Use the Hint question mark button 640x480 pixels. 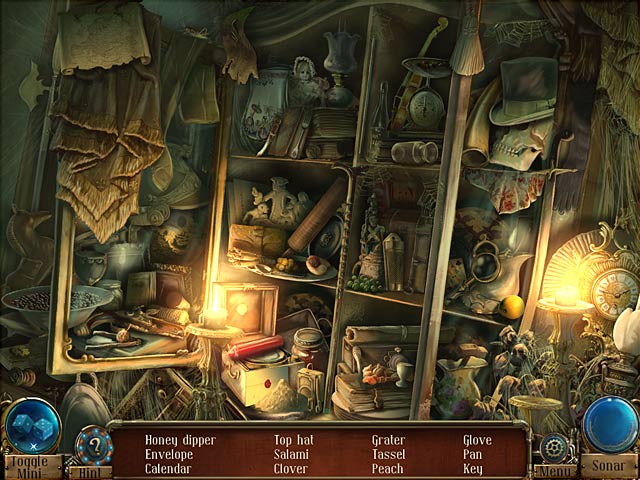(92, 443)
